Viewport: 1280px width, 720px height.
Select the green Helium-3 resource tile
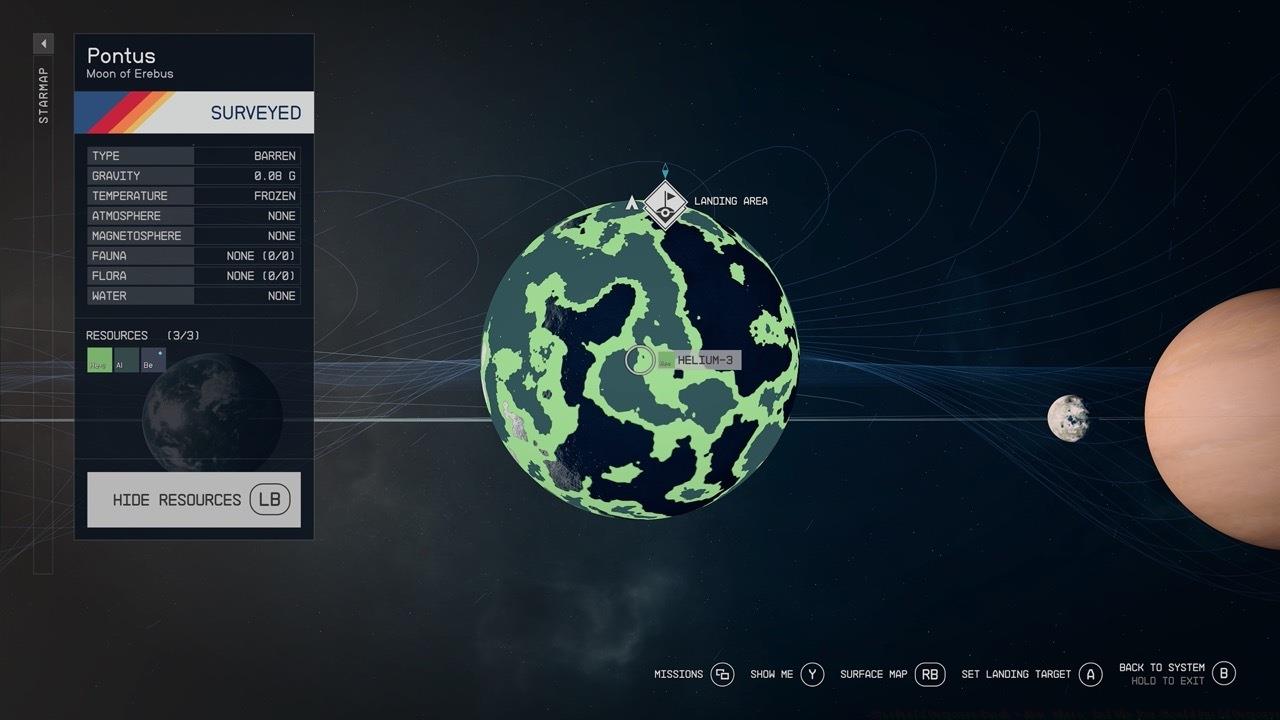99,360
